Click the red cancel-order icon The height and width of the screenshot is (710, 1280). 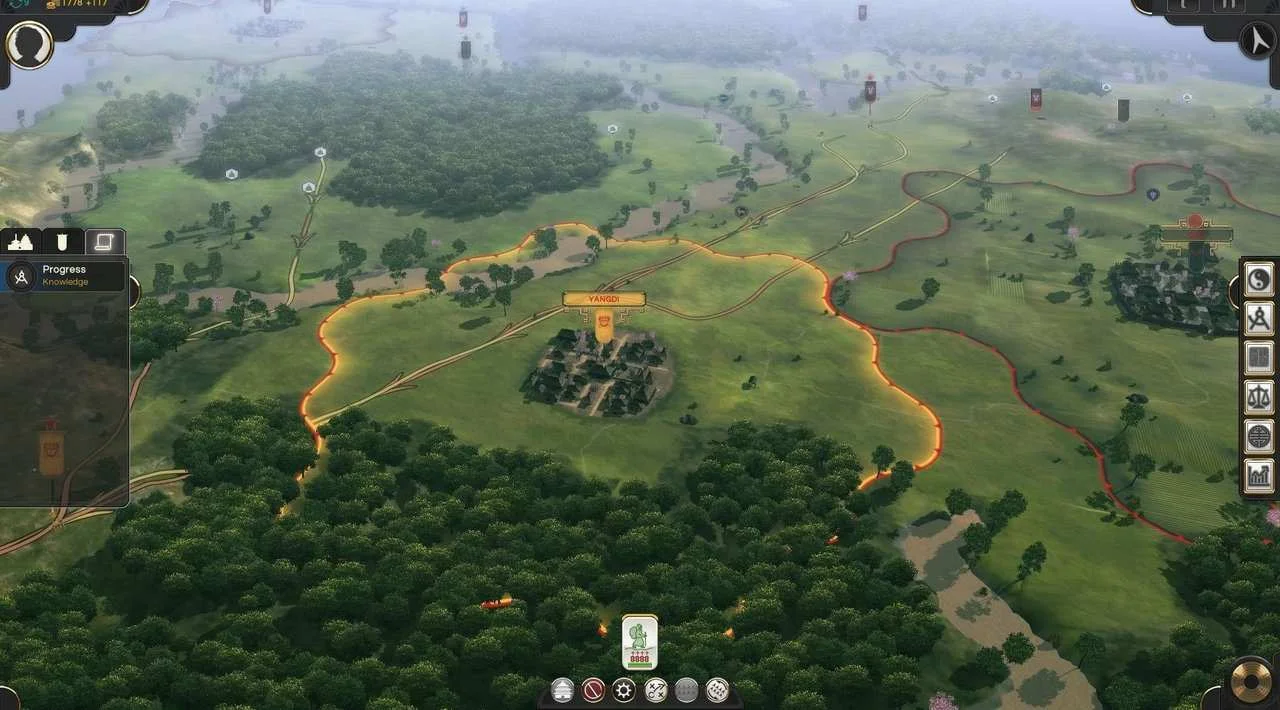coord(594,690)
